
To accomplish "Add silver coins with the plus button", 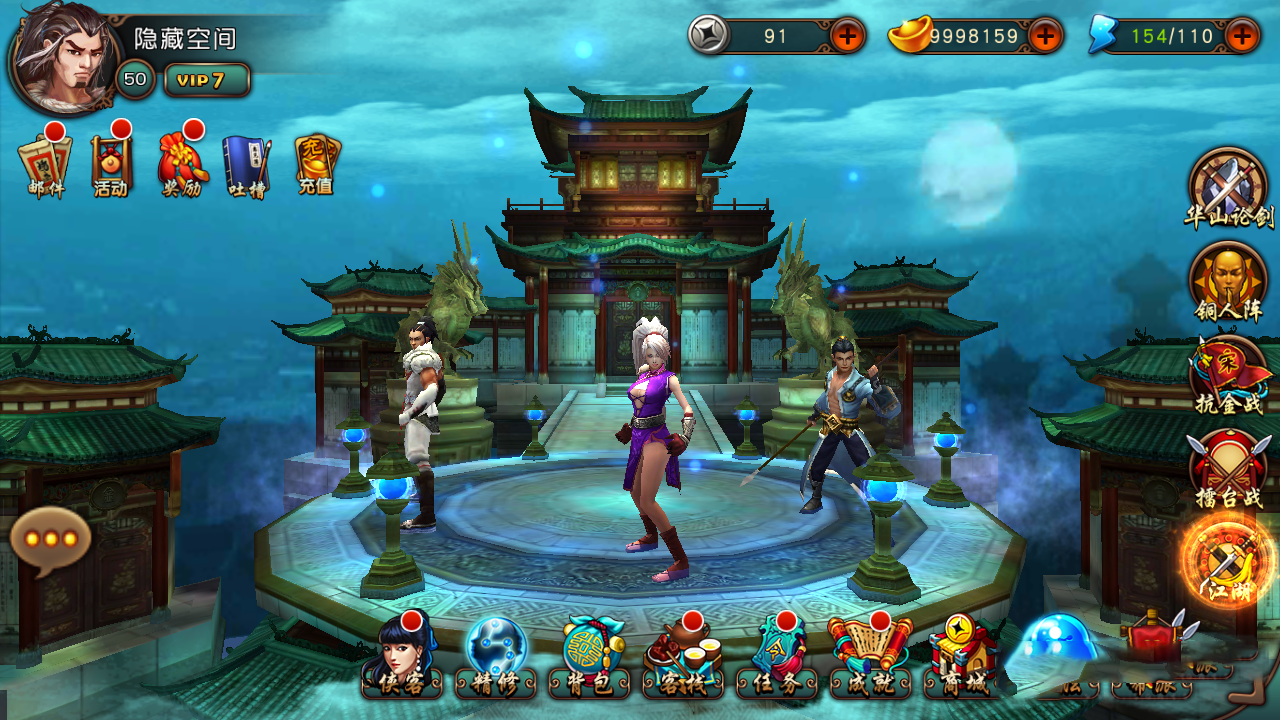I will pyautogui.click(x=846, y=37).
